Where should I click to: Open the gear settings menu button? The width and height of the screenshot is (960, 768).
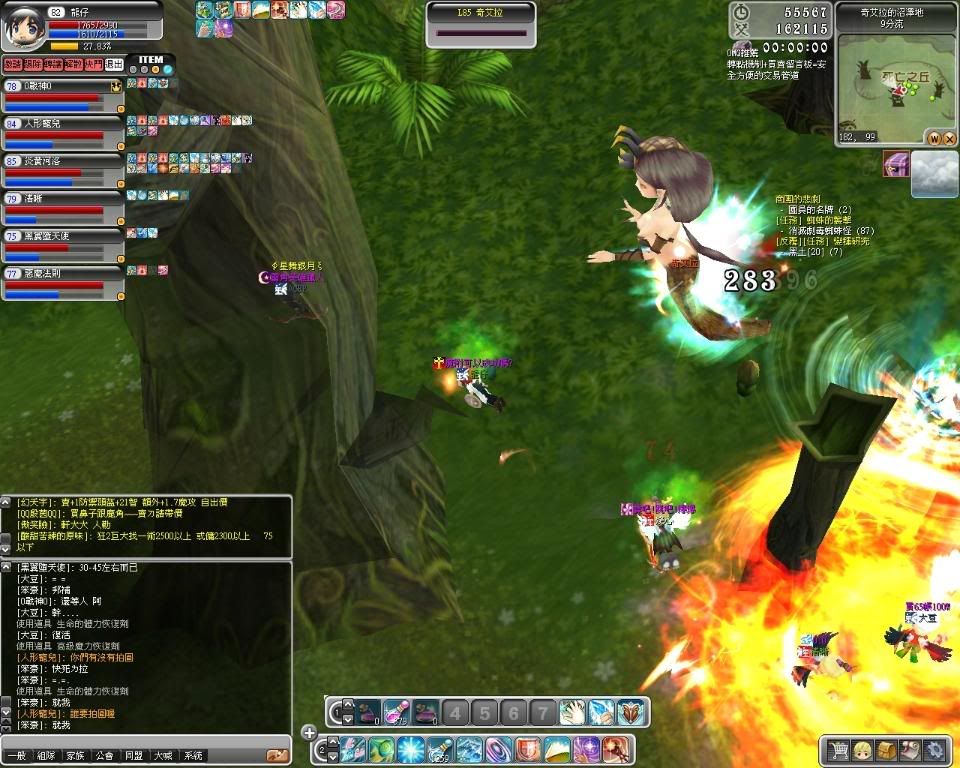935,750
